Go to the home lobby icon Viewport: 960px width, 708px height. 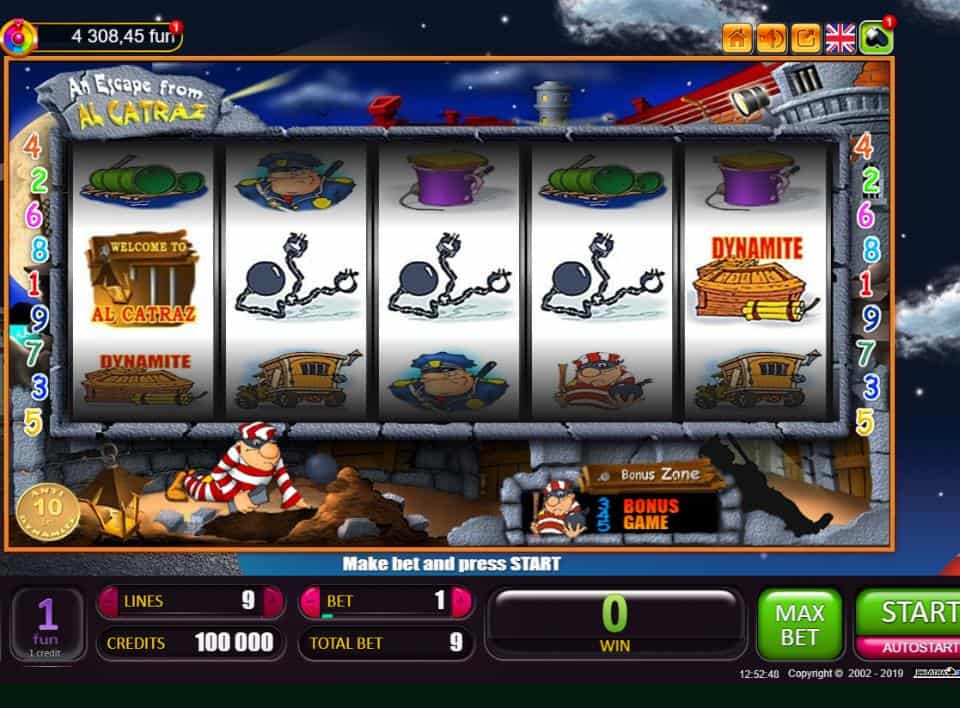tap(737, 39)
